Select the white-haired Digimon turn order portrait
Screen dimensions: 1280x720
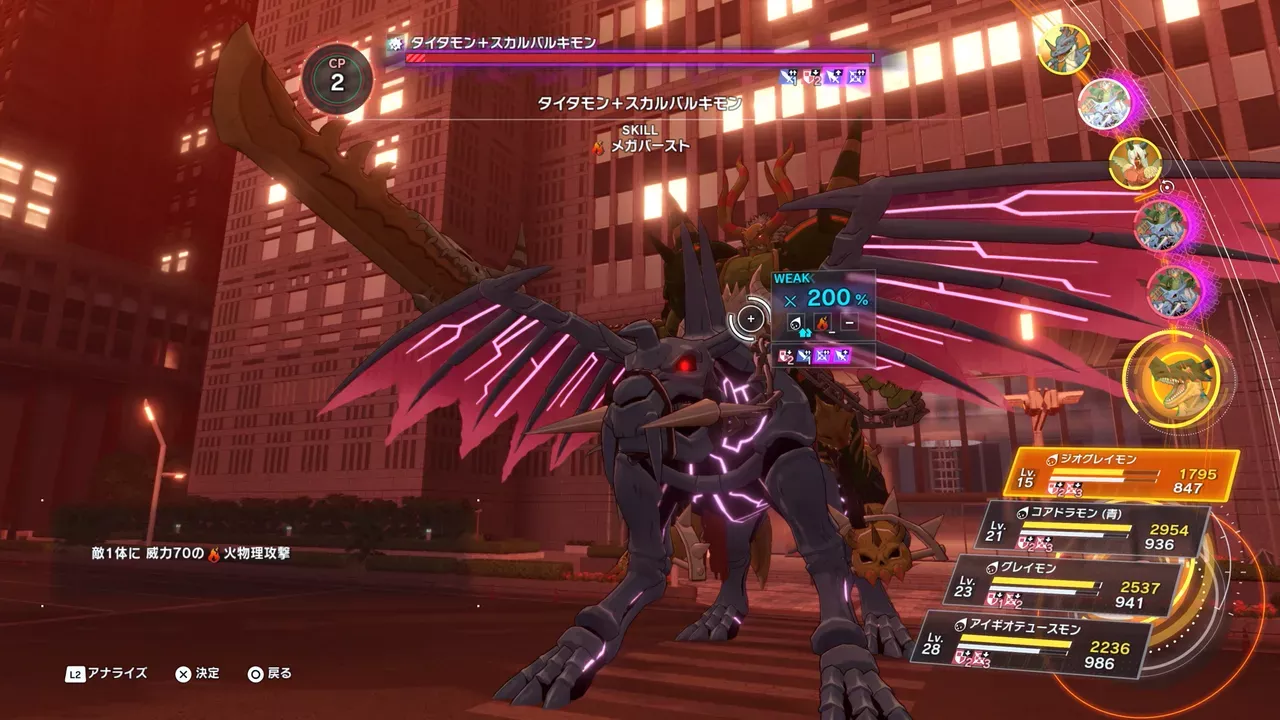(x=1135, y=163)
